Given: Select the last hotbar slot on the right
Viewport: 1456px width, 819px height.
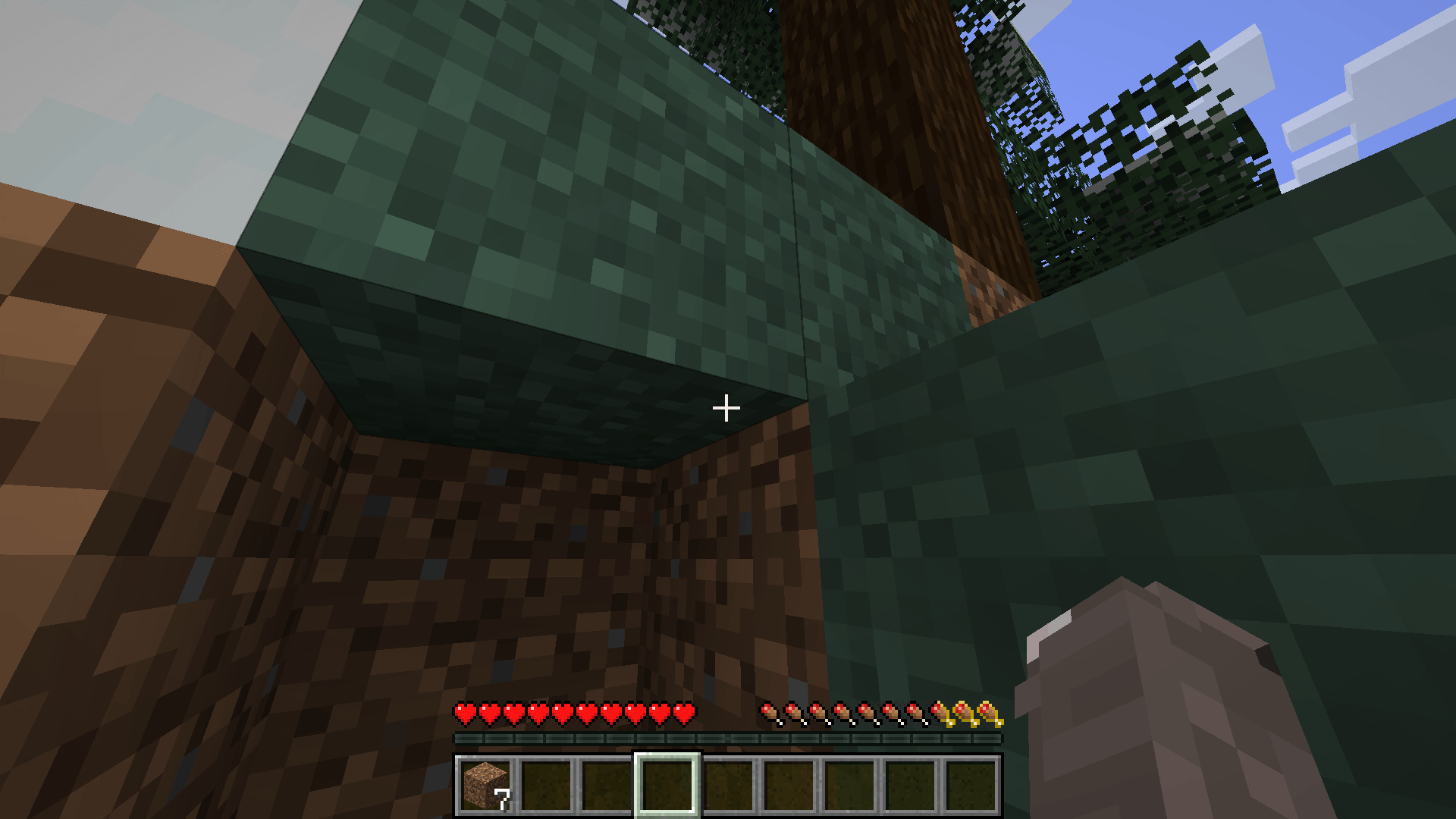Looking at the screenshot, I should [x=972, y=786].
